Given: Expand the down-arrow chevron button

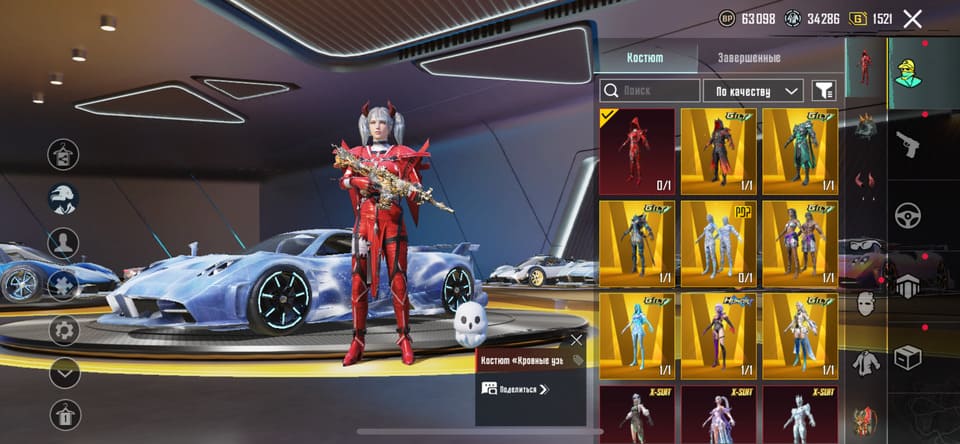Looking at the screenshot, I should (x=65, y=372).
